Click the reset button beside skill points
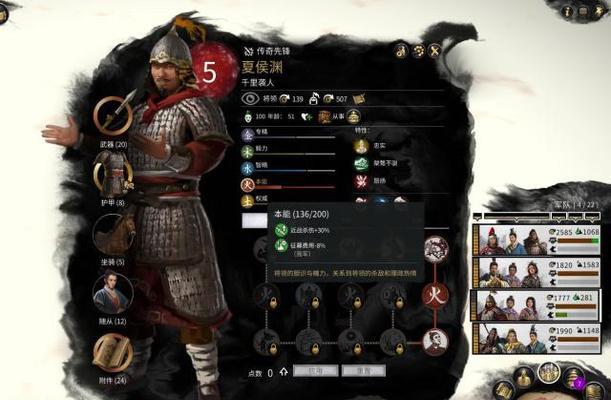The width and height of the screenshot is (611, 400). point(364,371)
